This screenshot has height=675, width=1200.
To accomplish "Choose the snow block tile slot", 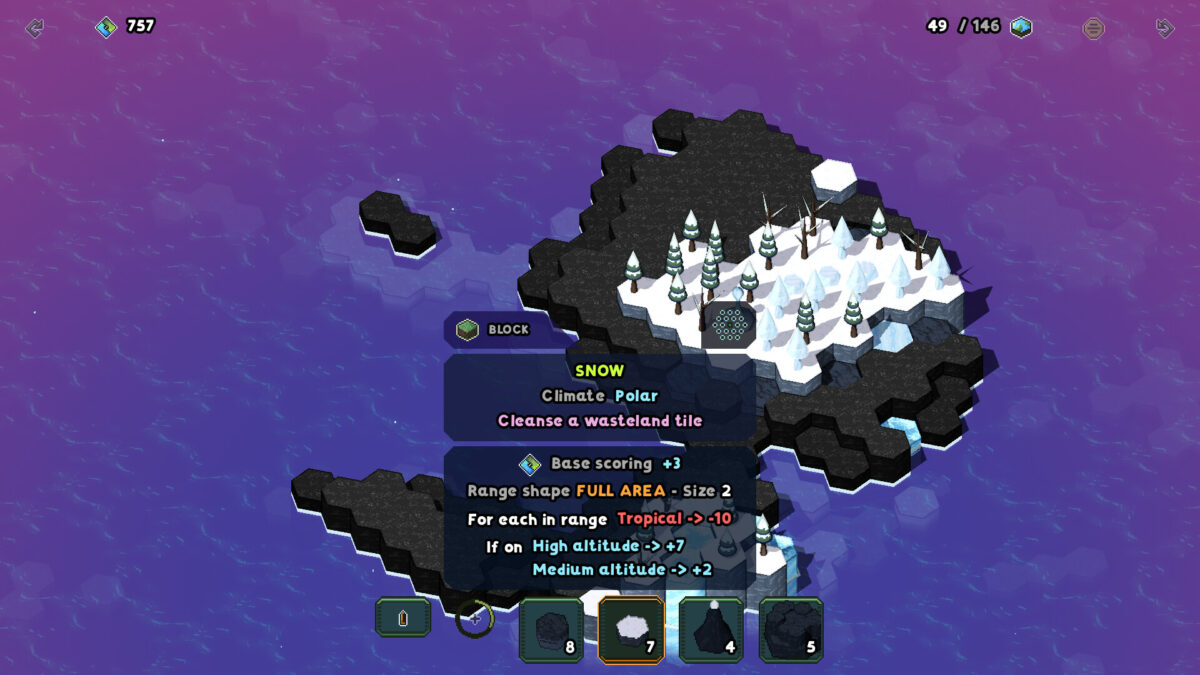I will [631, 630].
